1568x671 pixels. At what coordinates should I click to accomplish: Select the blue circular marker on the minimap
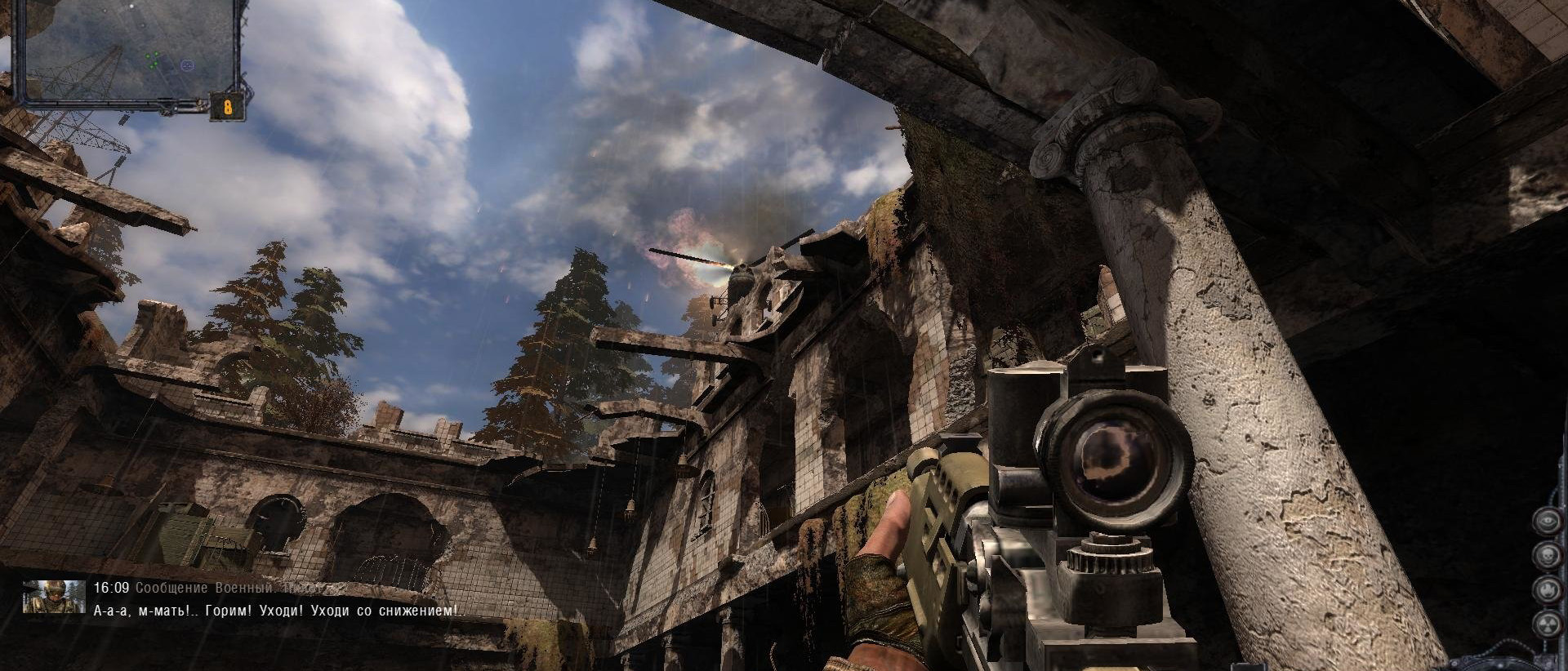[187, 64]
